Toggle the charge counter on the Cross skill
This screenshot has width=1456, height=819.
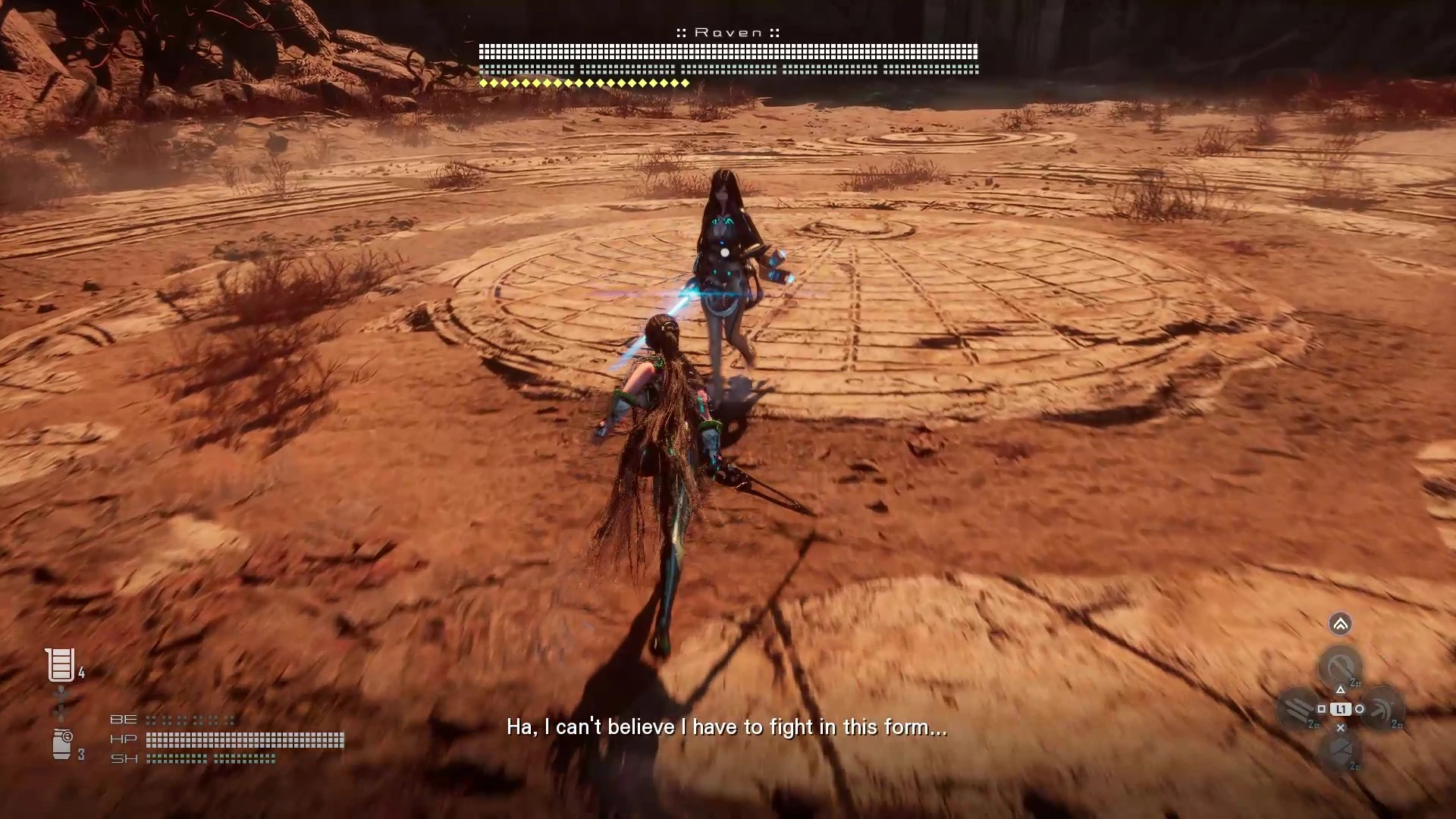click(x=1354, y=766)
